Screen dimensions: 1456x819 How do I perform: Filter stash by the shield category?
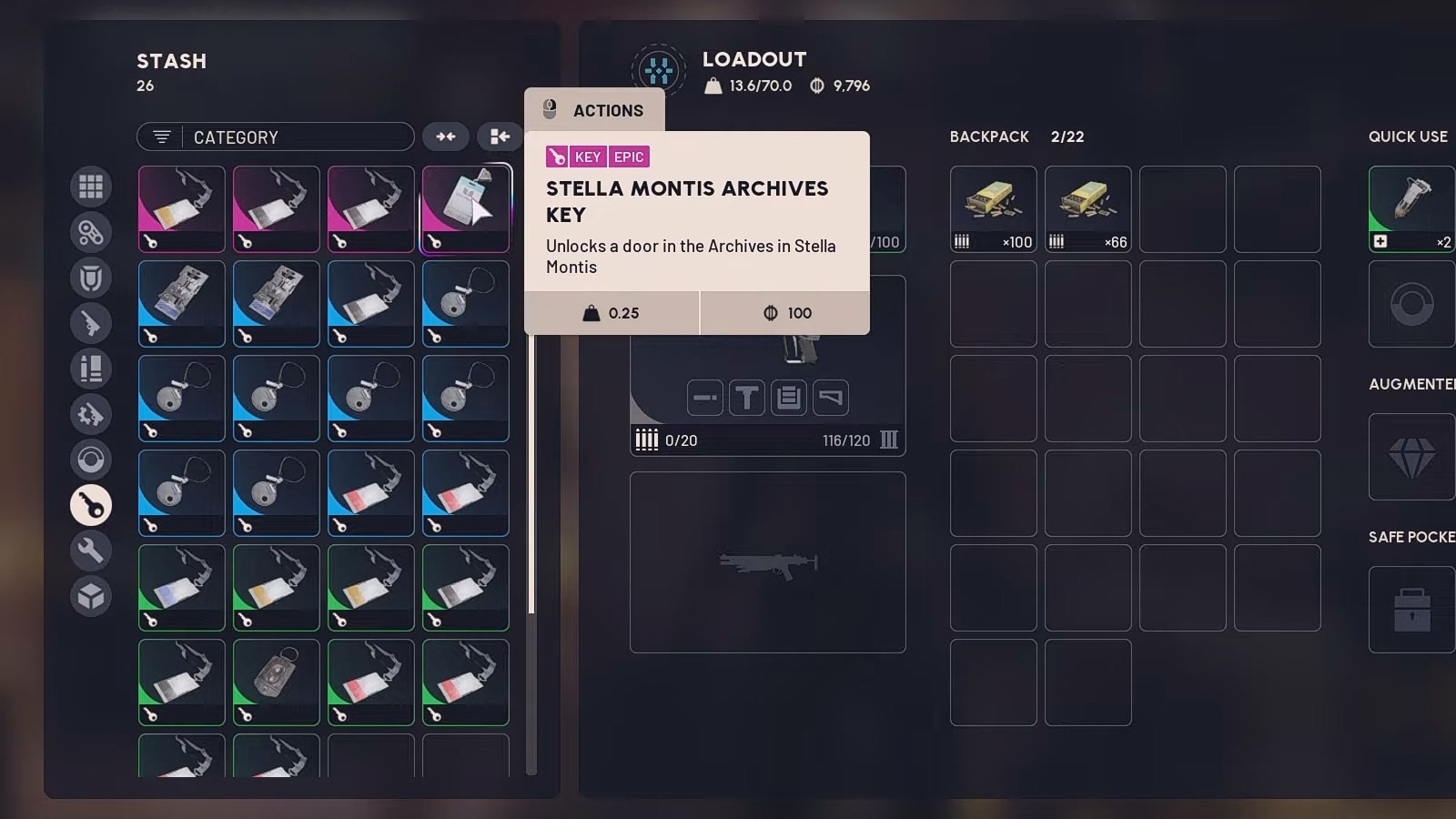point(91,278)
